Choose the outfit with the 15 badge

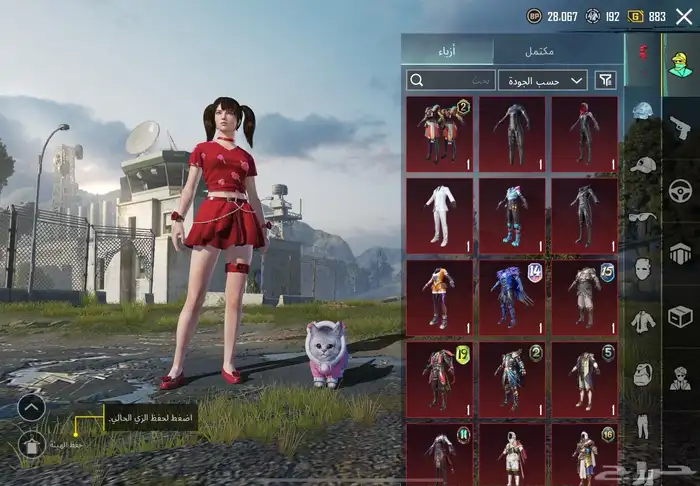[584, 297]
